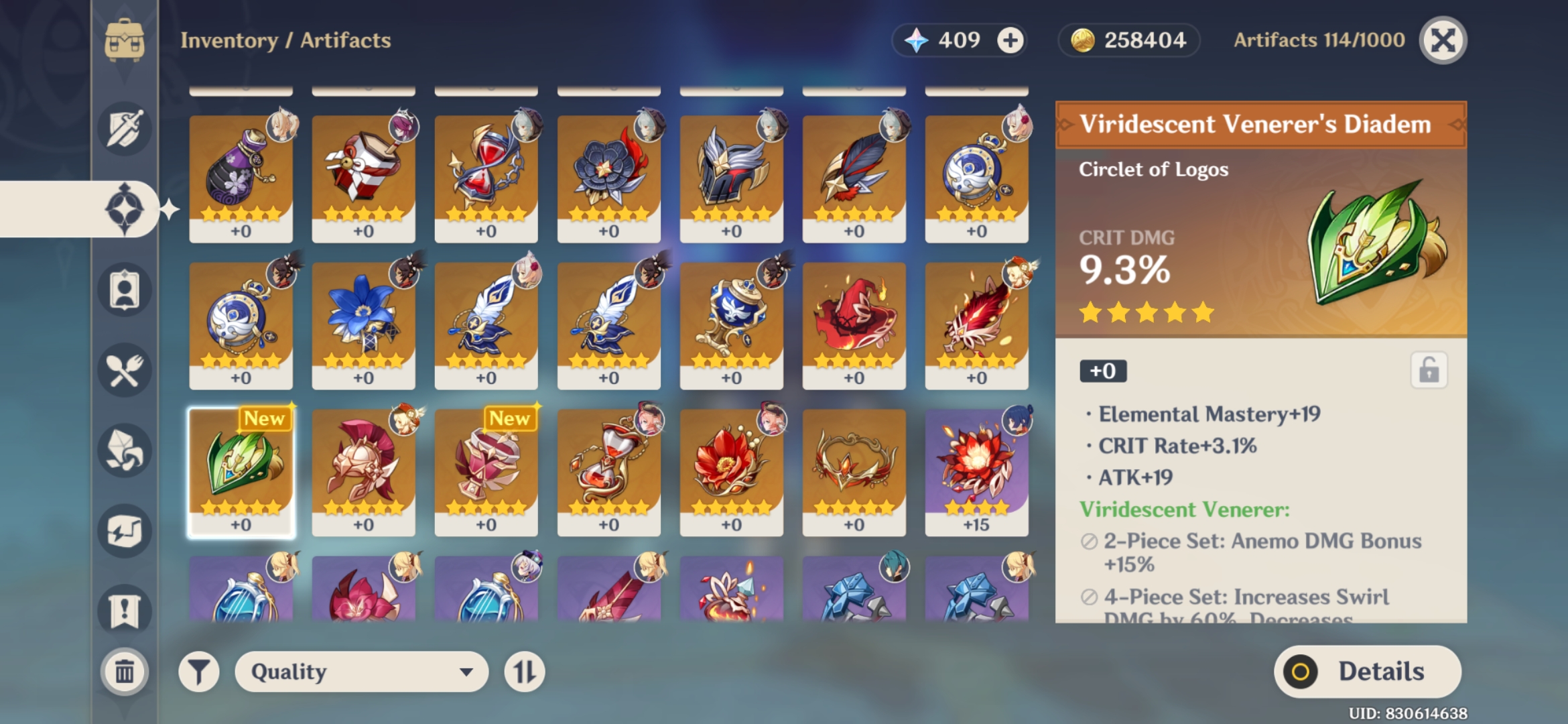The image size is (1568, 724).
Task: Switch to the Weapons tab
Action: (x=125, y=127)
